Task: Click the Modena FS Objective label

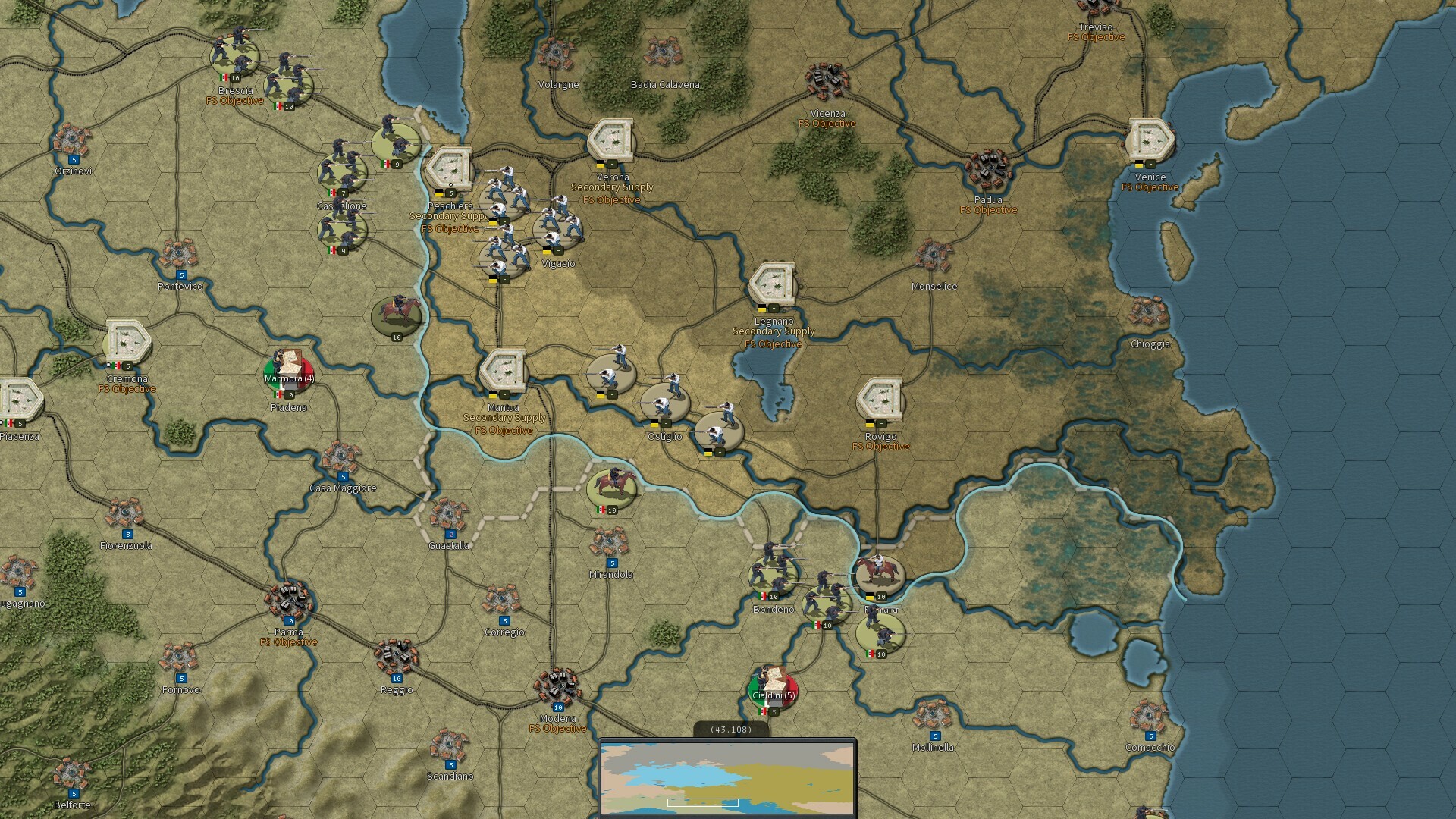Action: pos(557,727)
